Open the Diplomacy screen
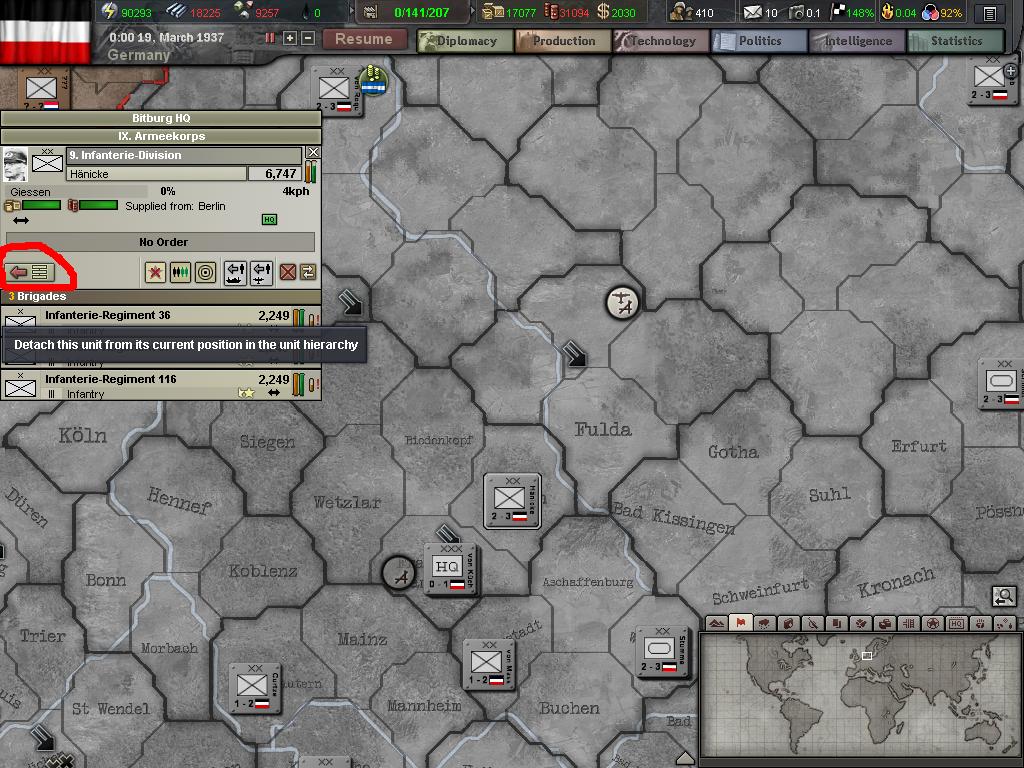Image resolution: width=1024 pixels, height=768 pixels. (x=466, y=41)
